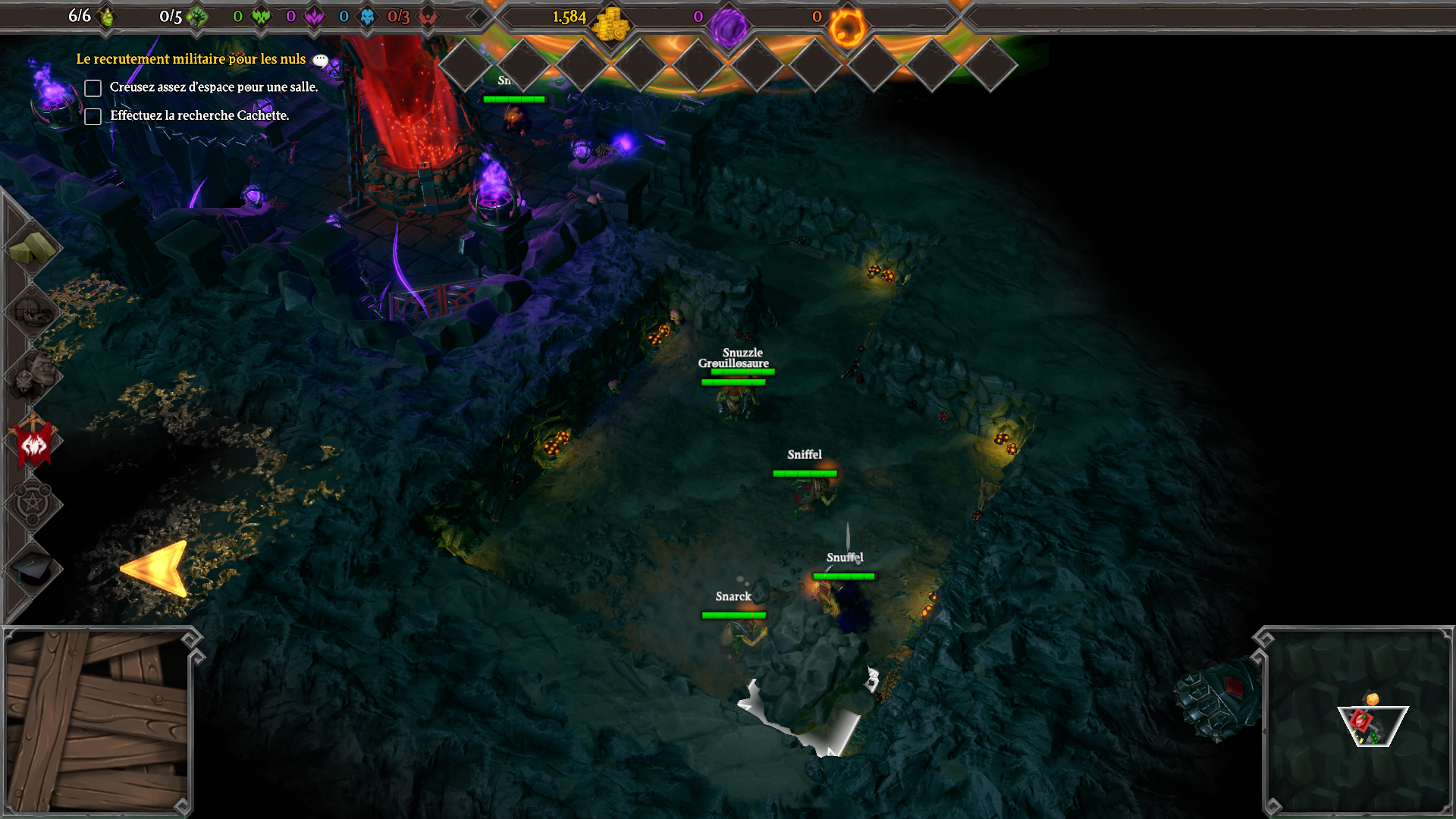
Task: Choose the red army banner tab
Action: coord(33,442)
